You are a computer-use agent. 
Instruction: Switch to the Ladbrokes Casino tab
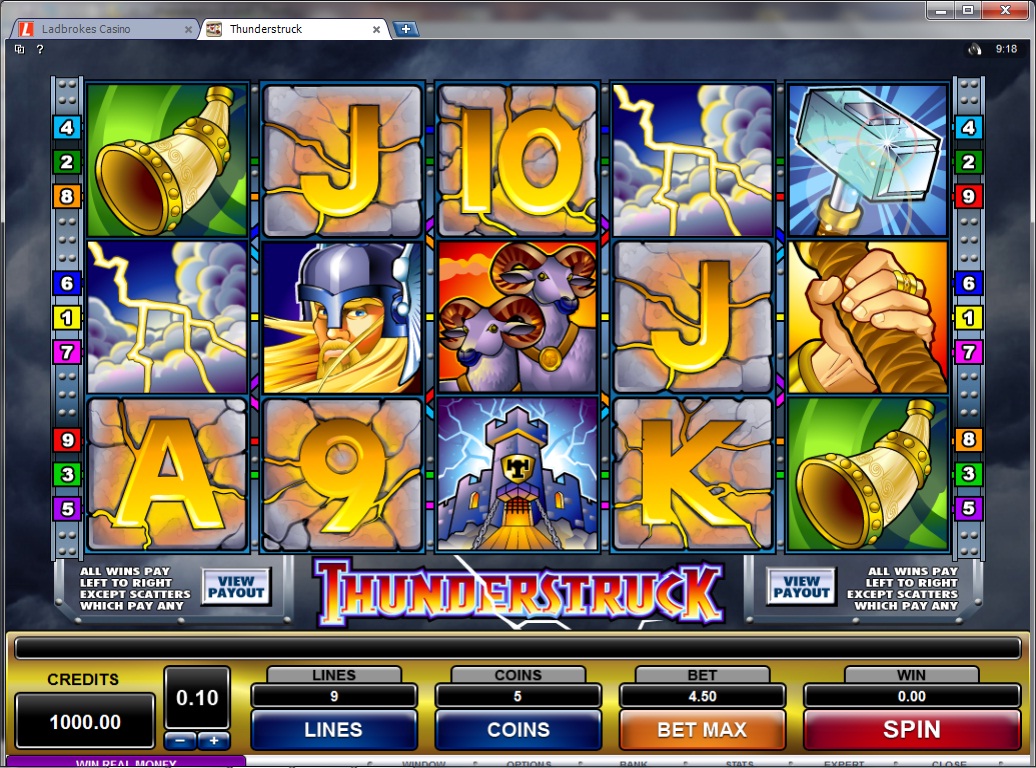coord(100,29)
